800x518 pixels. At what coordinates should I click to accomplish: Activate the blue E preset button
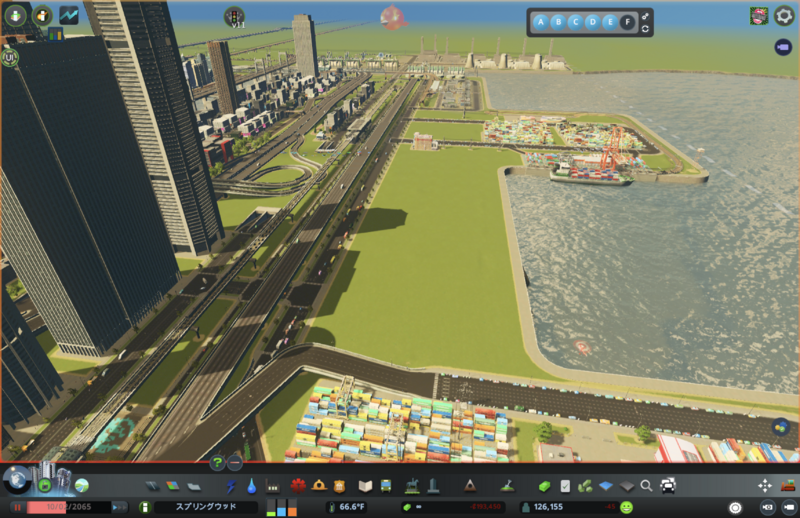tap(609, 21)
